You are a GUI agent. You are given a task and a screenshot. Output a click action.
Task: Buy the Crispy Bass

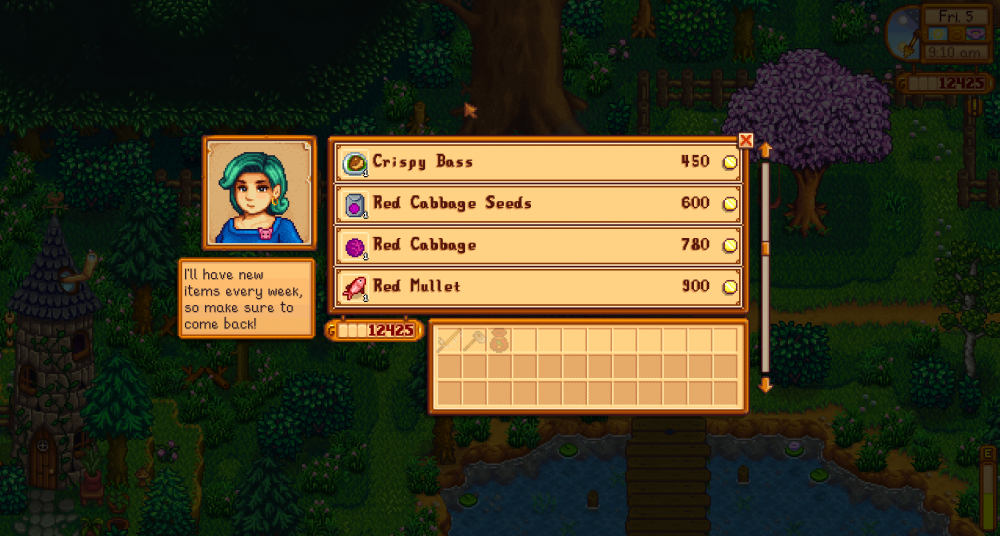538,162
